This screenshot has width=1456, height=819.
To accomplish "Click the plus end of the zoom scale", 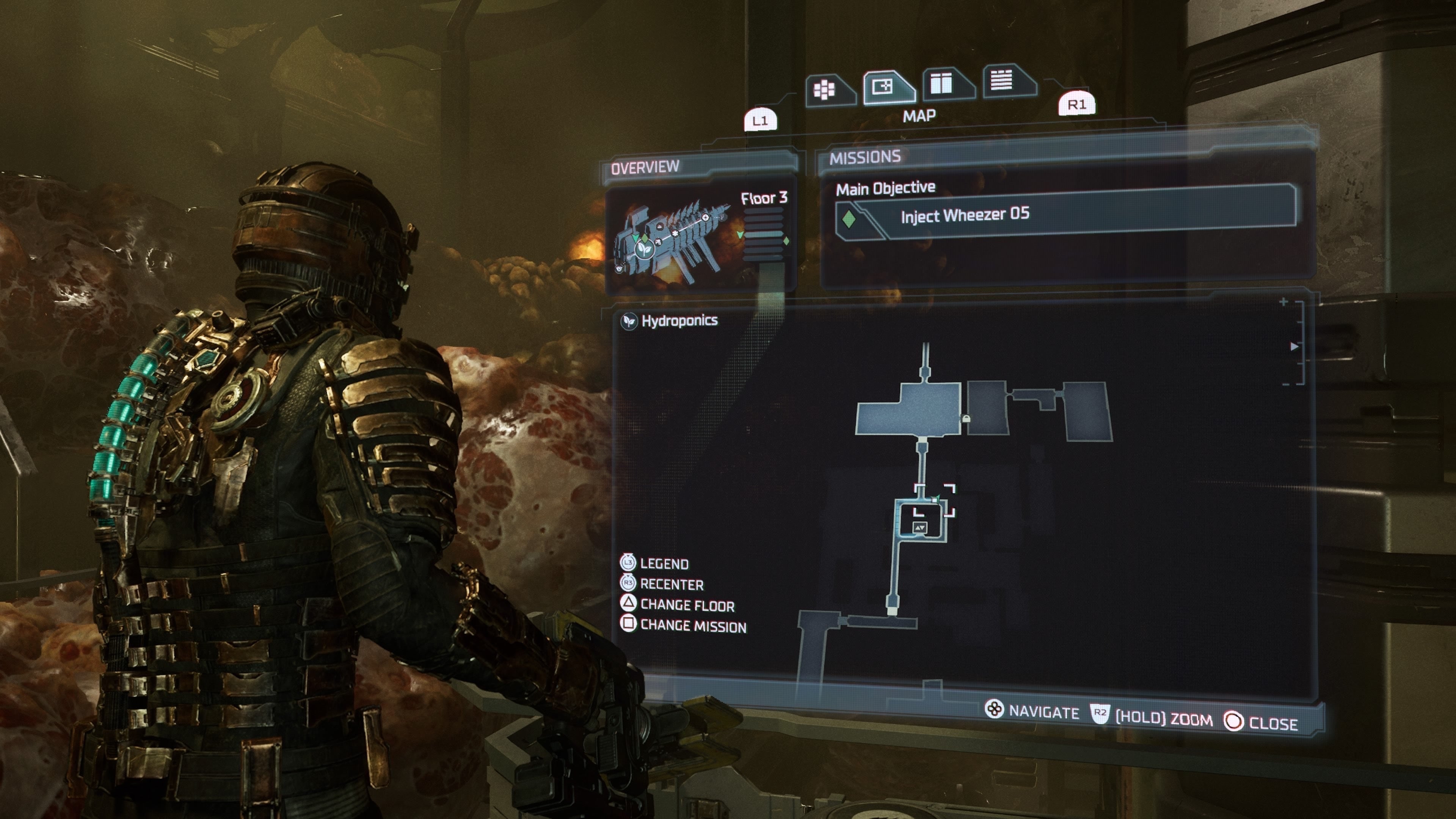I will [1283, 303].
